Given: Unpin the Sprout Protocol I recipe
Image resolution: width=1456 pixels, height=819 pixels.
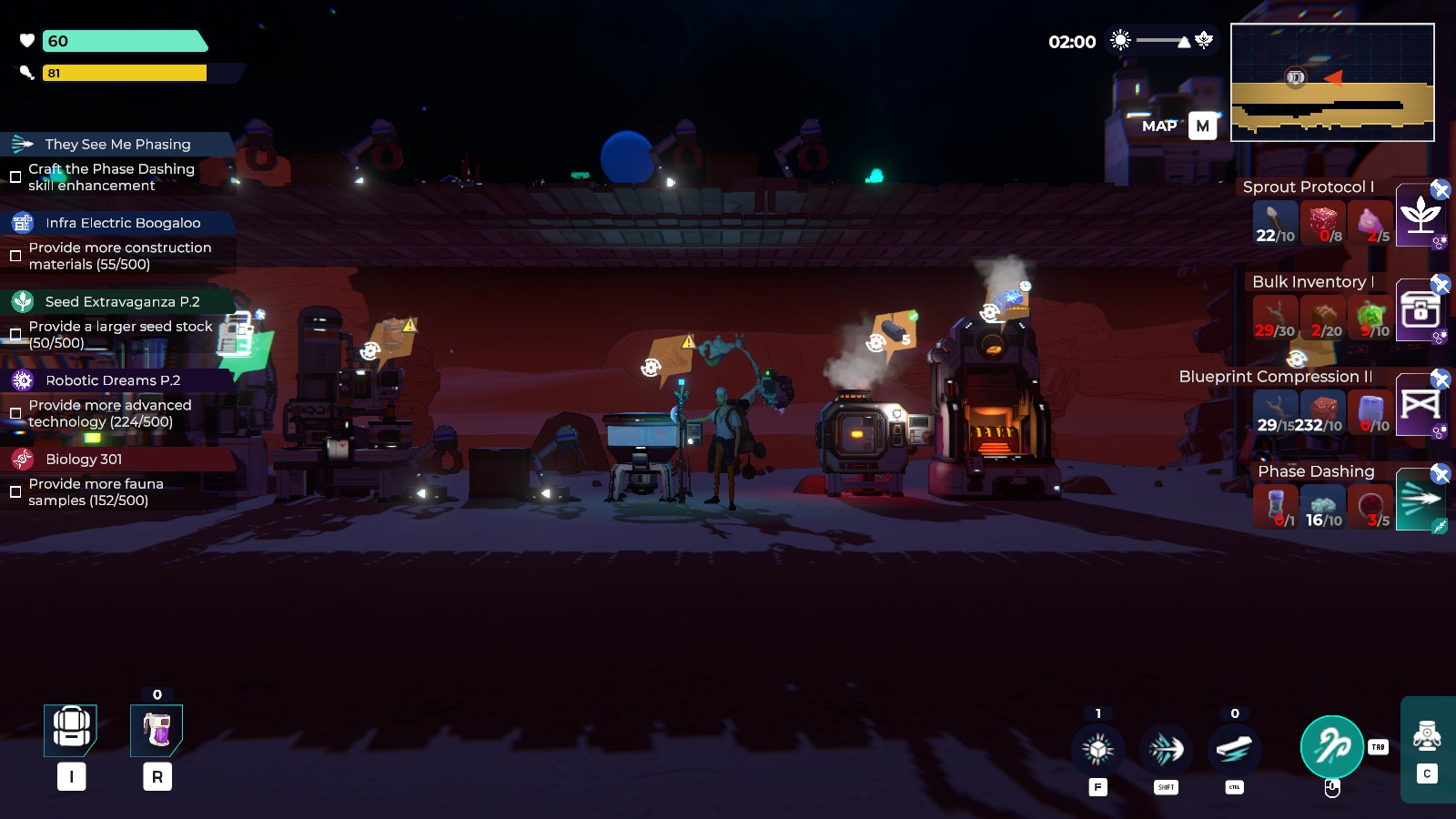Looking at the screenshot, I should (x=1441, y=189).
